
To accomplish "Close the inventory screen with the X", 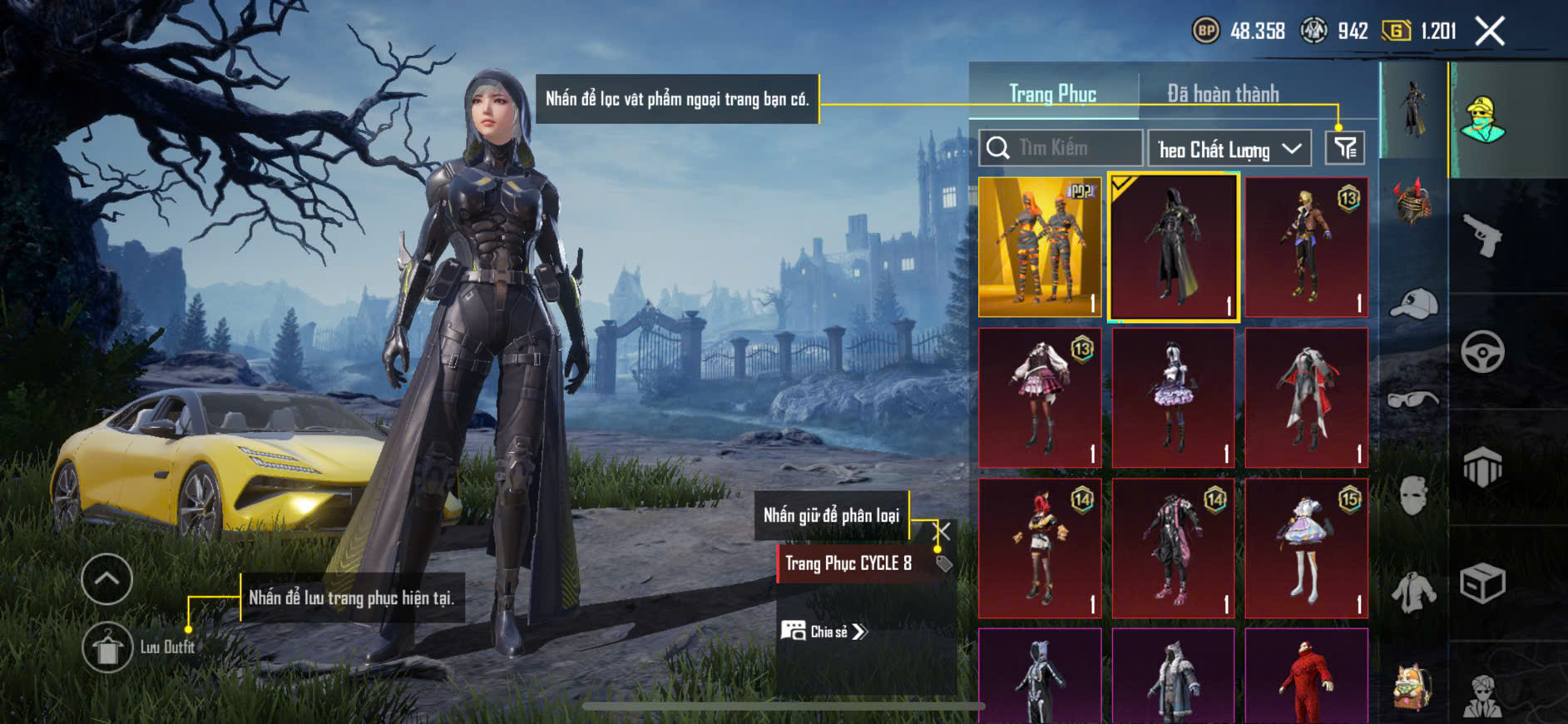I will click(x=1490, y=32).
